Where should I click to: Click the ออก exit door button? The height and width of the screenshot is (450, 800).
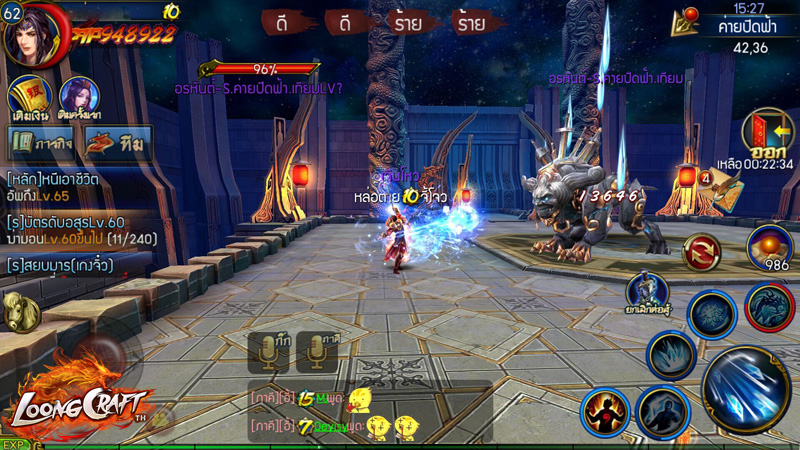(767, 135)
